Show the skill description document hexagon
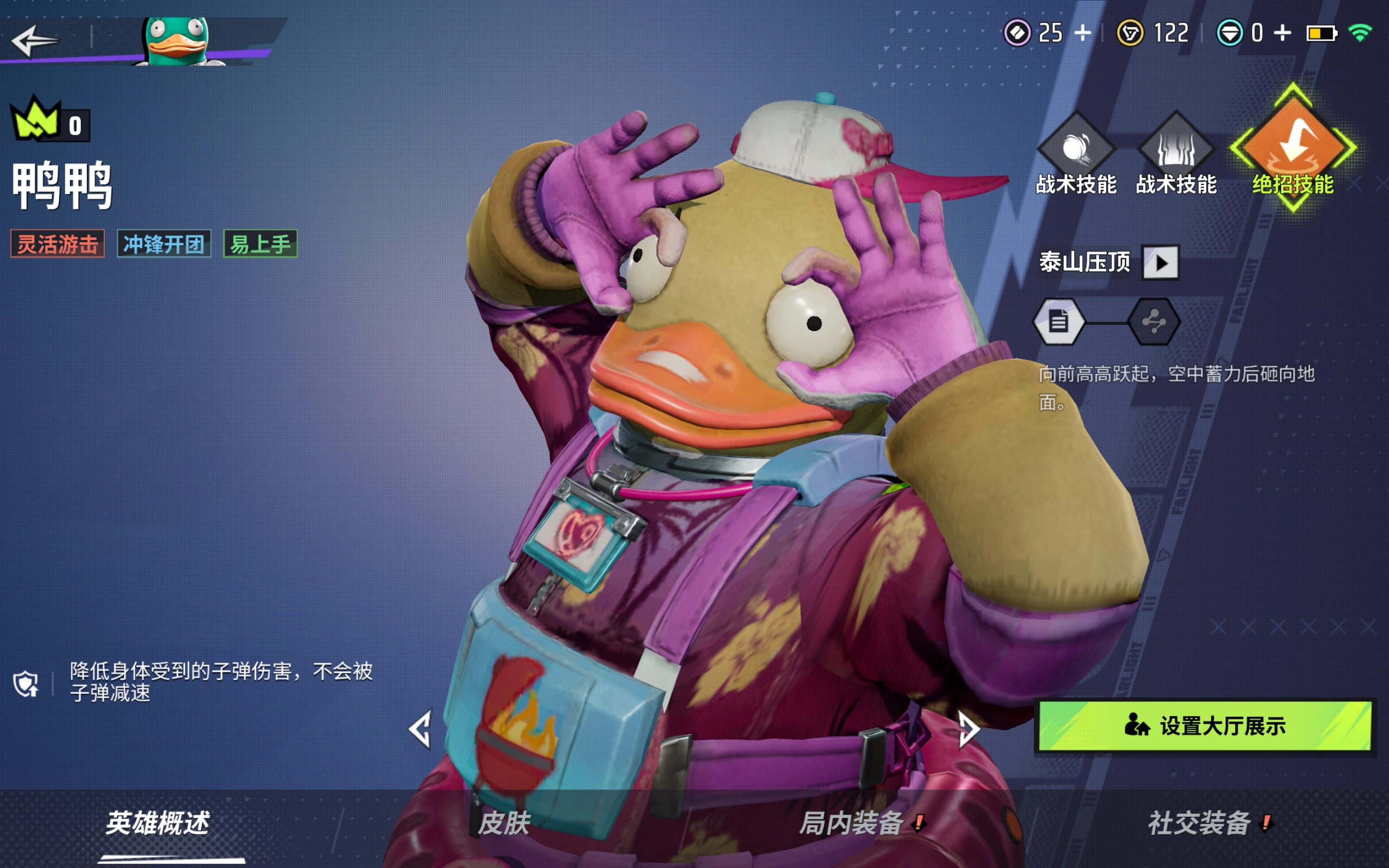The width and height of the screenshot is (1389, 868). click(x=1059, y=322)
